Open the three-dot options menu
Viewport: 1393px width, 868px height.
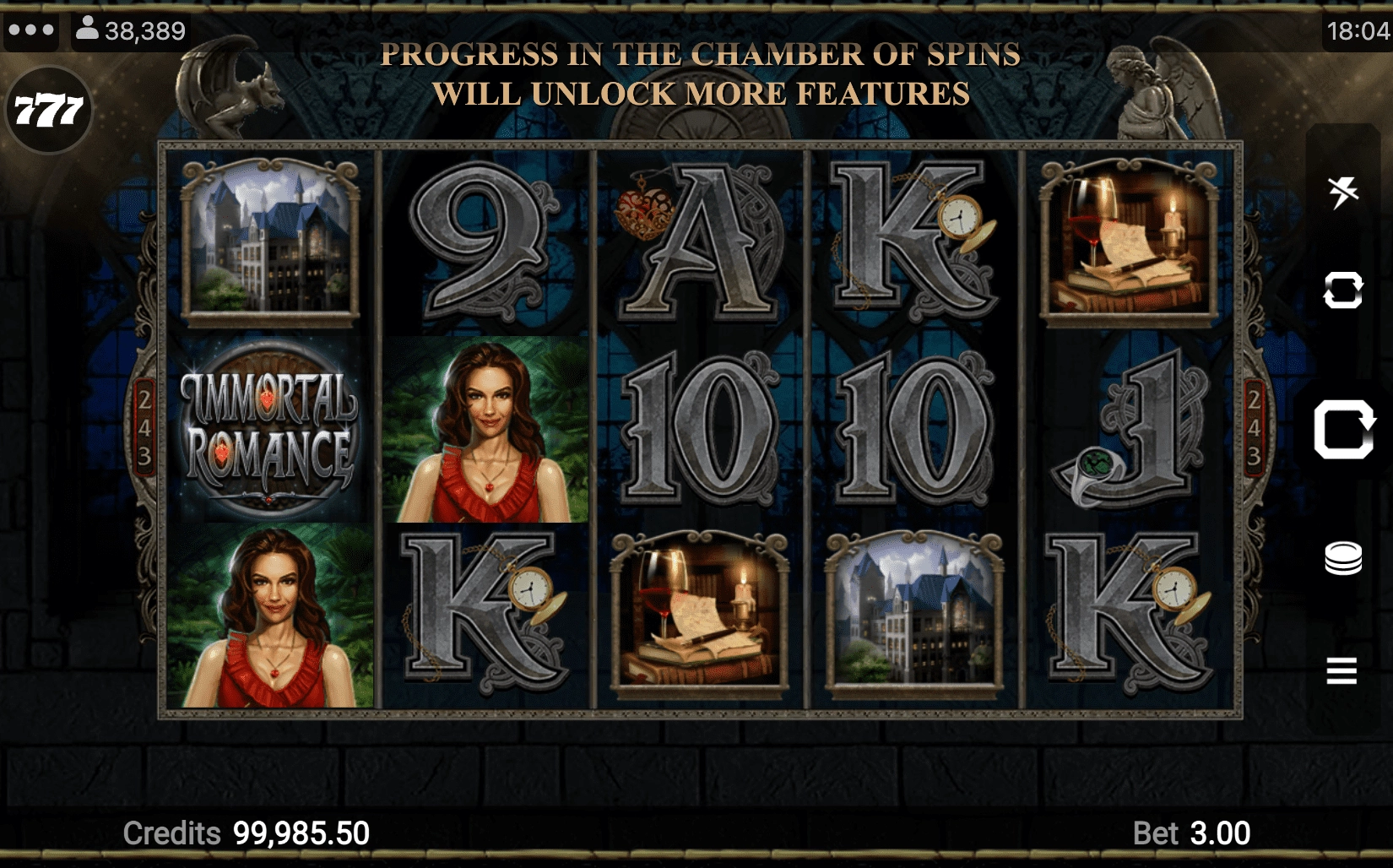(x=30, y=30)
